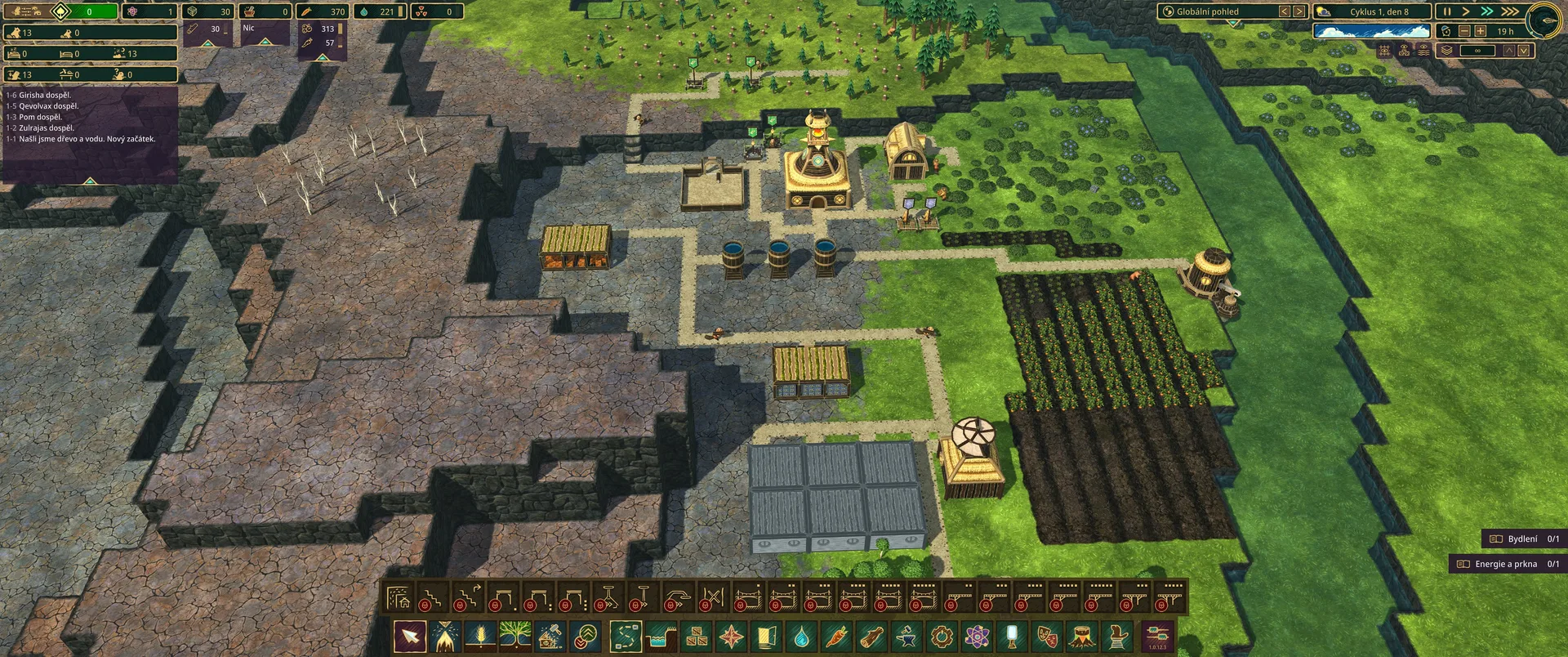Lower the visible layer with down arrow
Viewport: 1568px width, 657px height.
[x=1523, y=51]
